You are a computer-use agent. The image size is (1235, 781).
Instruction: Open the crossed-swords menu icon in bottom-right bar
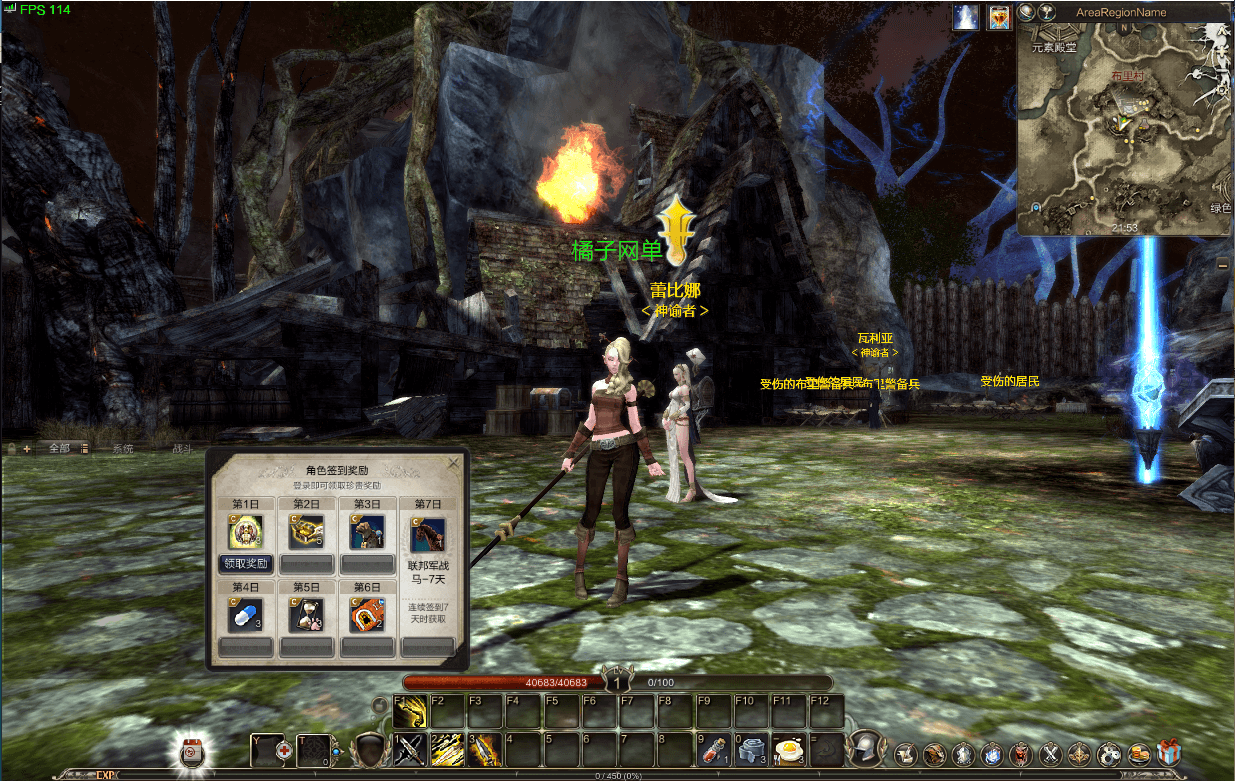[1051, 753]
